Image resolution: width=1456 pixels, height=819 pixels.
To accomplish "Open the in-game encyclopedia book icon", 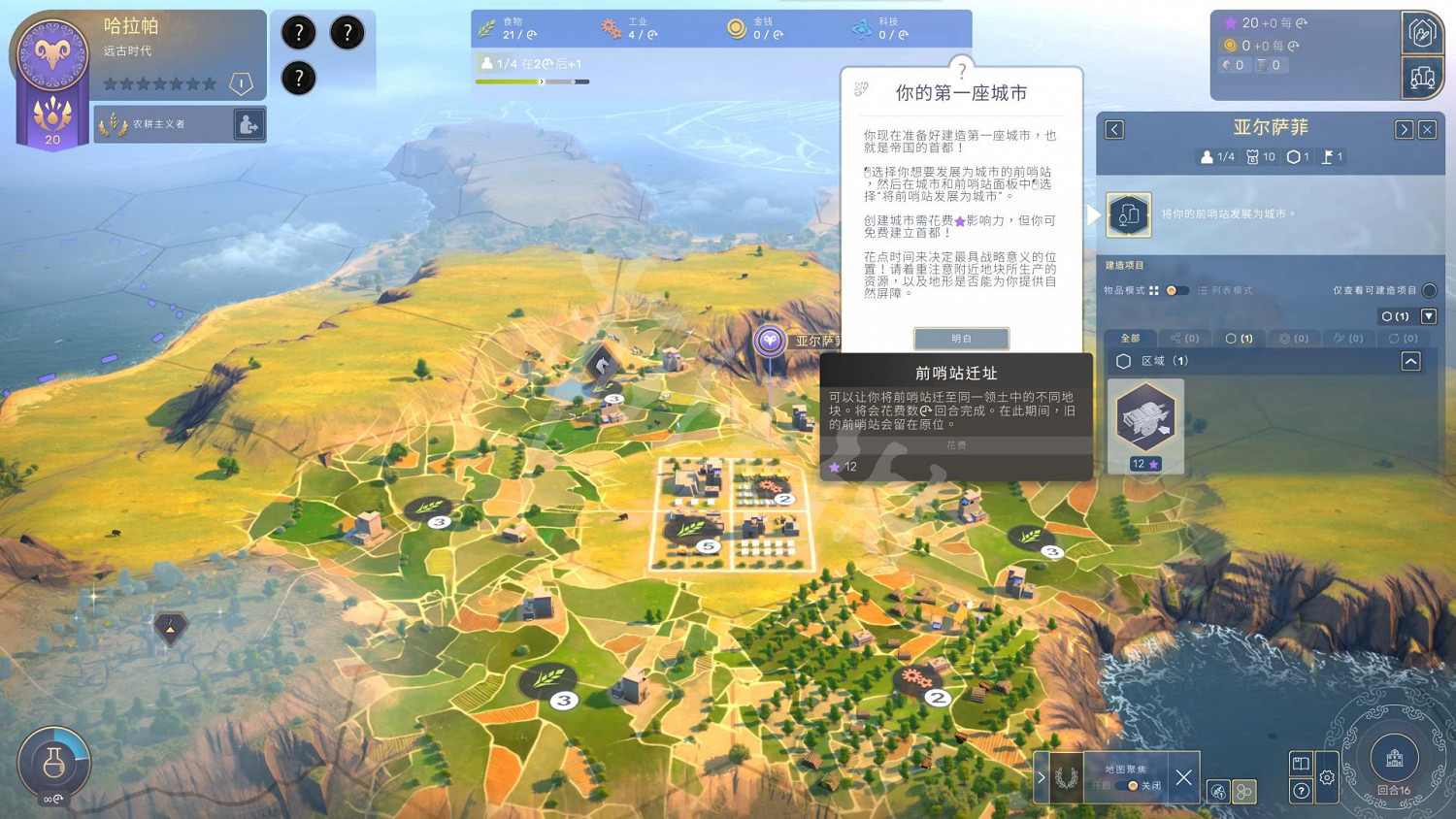I will (1300, 763).
